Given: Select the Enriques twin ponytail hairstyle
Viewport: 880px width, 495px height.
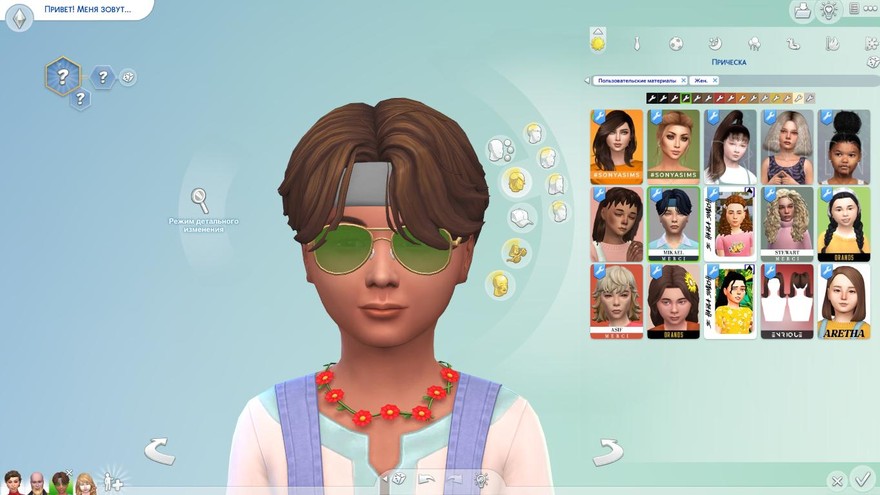Looking at the screenshot, I should click(x=786, y=300).
